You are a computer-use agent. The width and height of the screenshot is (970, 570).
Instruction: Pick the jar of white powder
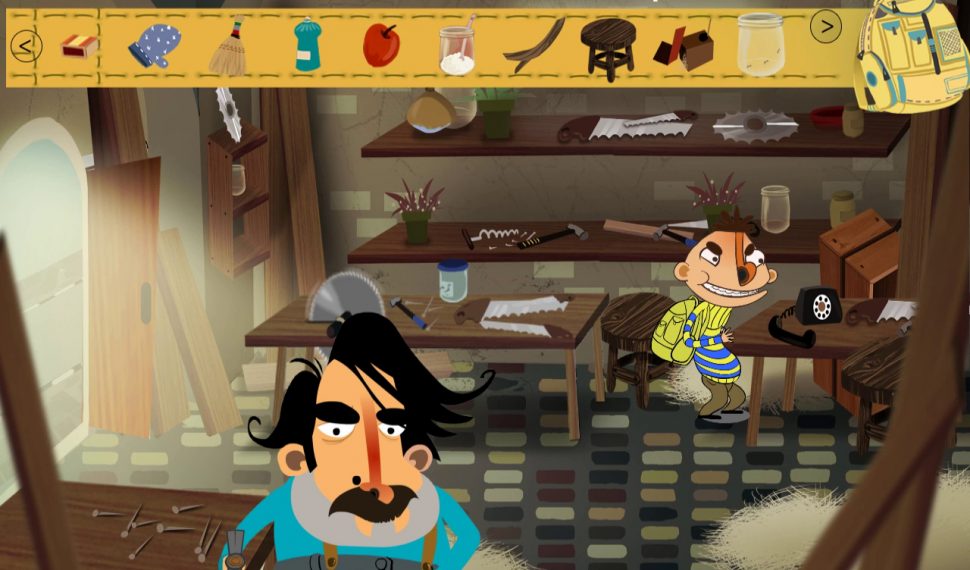tap(457, 48)
